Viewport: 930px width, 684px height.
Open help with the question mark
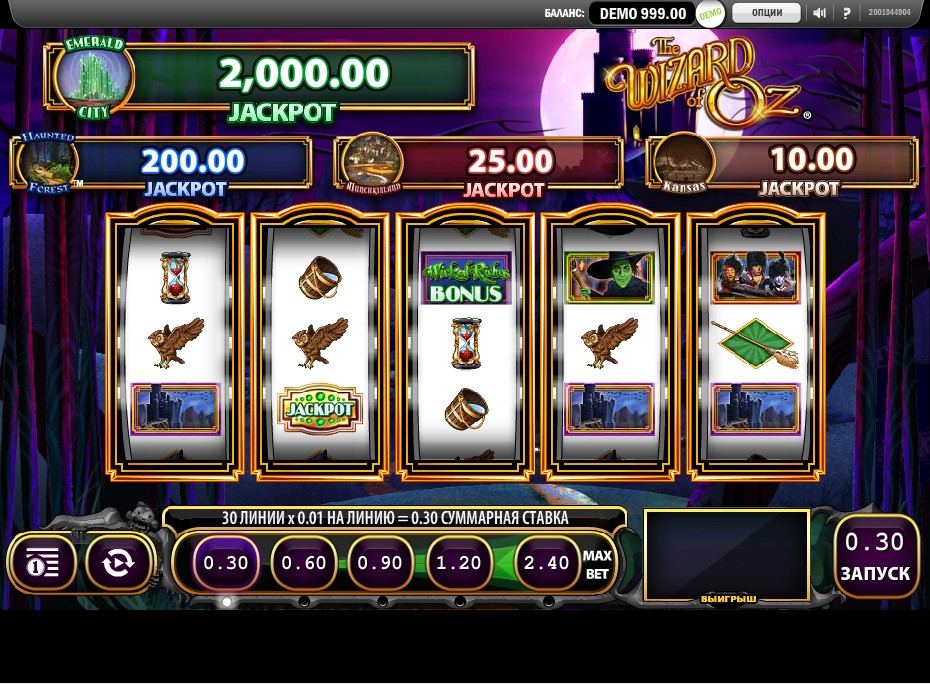(x=846, y=13)
